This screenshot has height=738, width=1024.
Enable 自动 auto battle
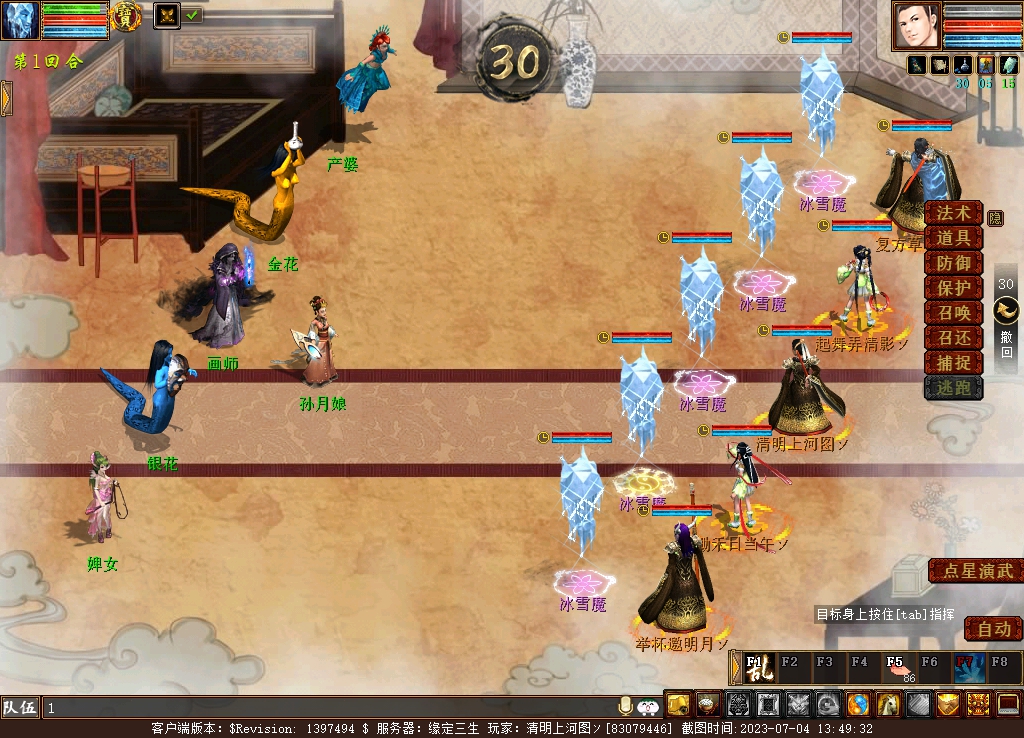[x=993, y=629]
